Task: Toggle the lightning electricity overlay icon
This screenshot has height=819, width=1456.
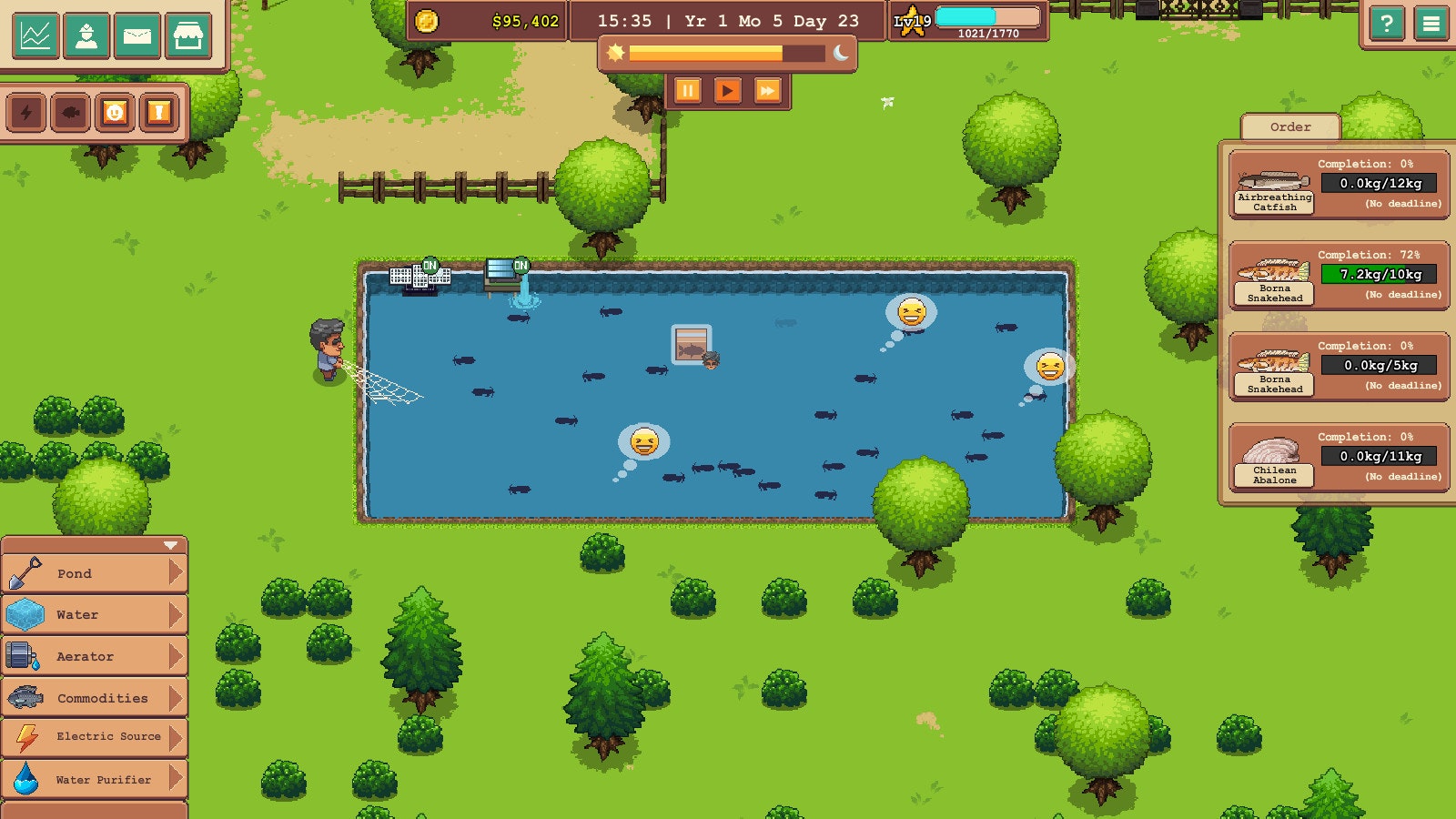Action: [25, 112]
